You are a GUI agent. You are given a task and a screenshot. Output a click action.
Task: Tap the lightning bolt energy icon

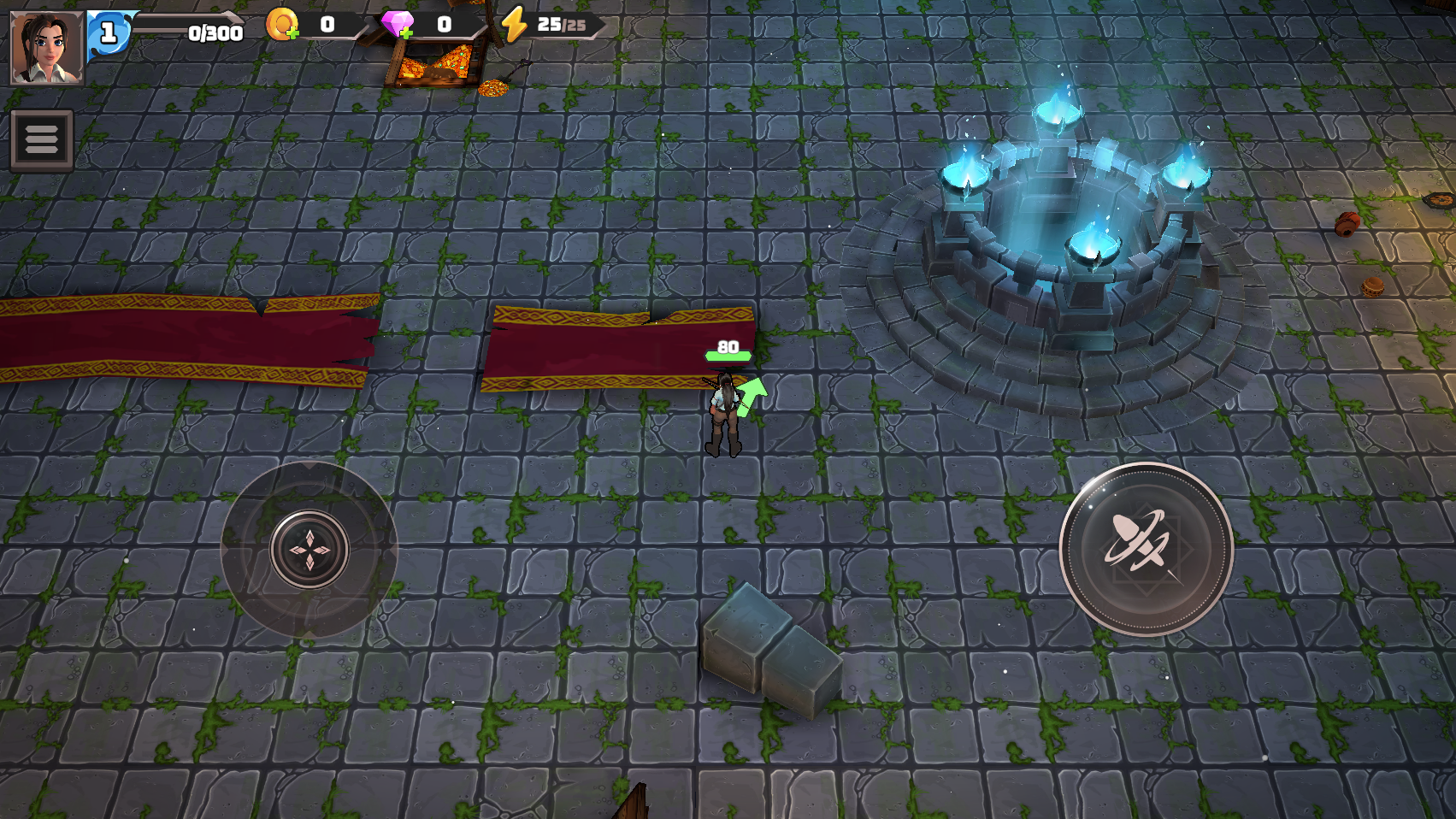click(514, 24)
